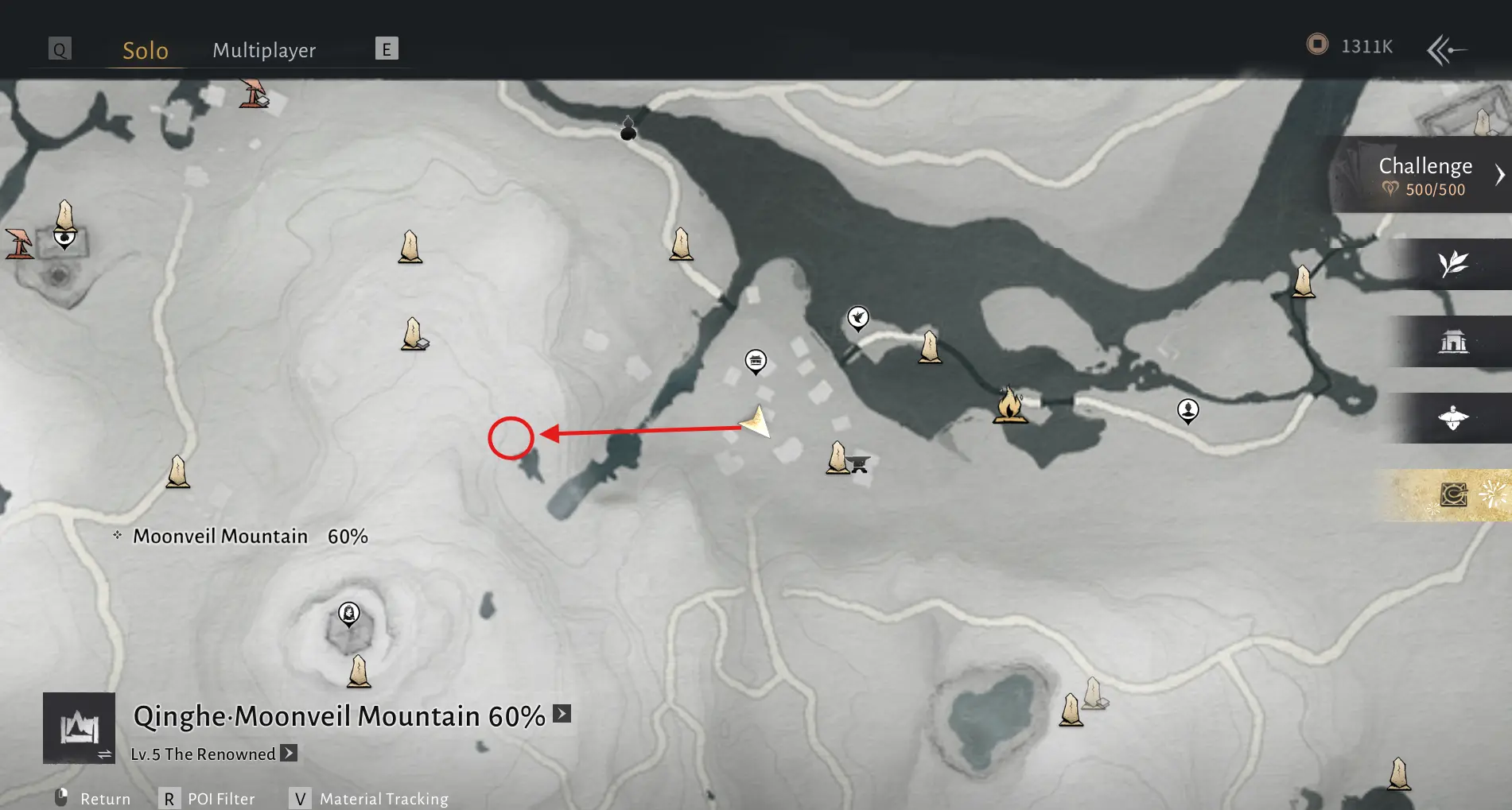Click the bird map marker pin

857,318
